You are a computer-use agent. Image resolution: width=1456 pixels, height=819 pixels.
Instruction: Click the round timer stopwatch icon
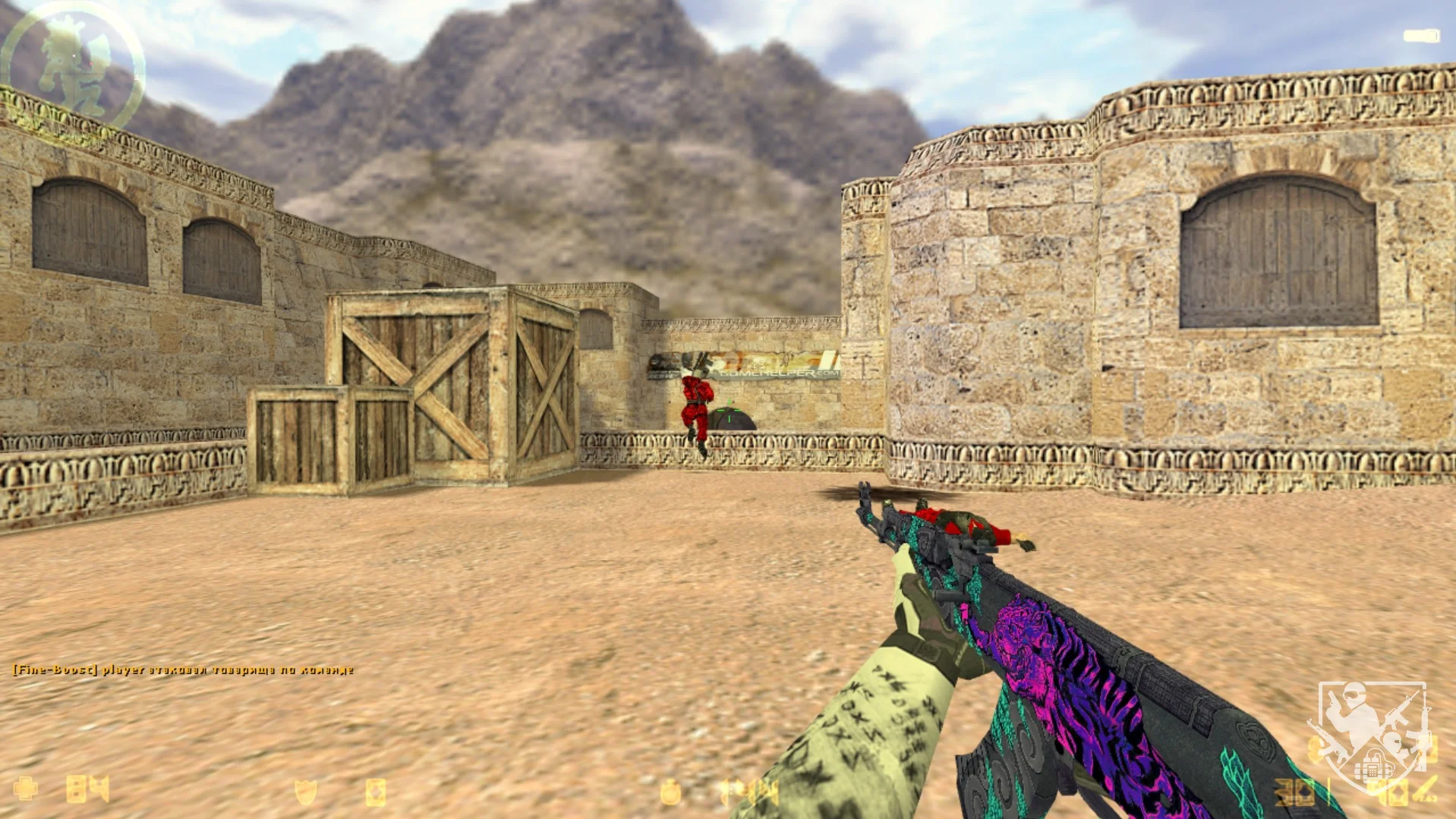(670, 792)
